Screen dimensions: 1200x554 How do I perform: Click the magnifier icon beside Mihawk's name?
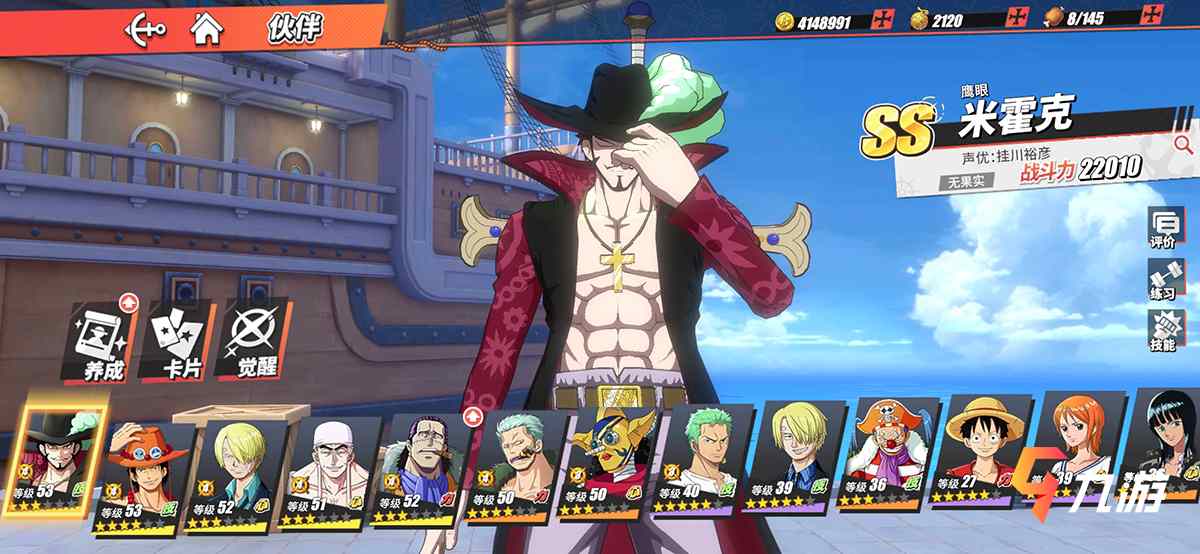[x=1182, y=145]
